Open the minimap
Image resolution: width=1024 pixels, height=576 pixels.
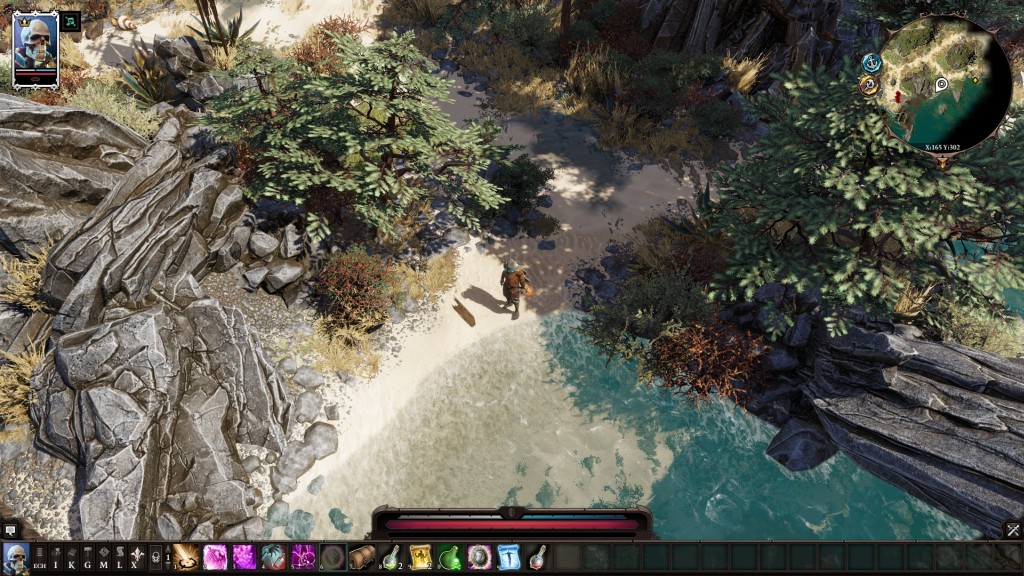pyautogui.click(x=946, y=84)
